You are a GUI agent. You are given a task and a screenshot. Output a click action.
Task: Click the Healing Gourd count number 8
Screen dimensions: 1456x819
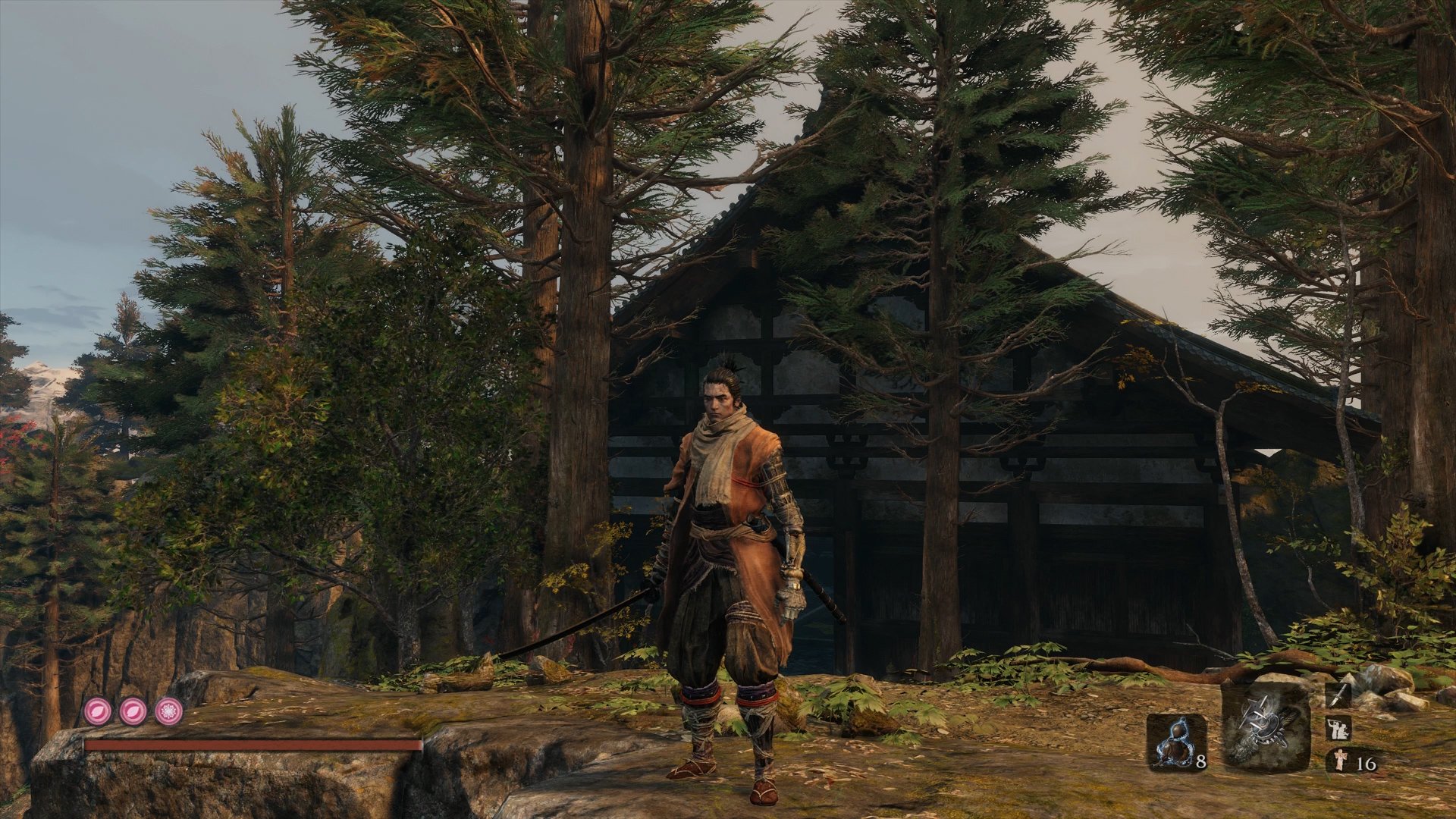[1200, 761]
